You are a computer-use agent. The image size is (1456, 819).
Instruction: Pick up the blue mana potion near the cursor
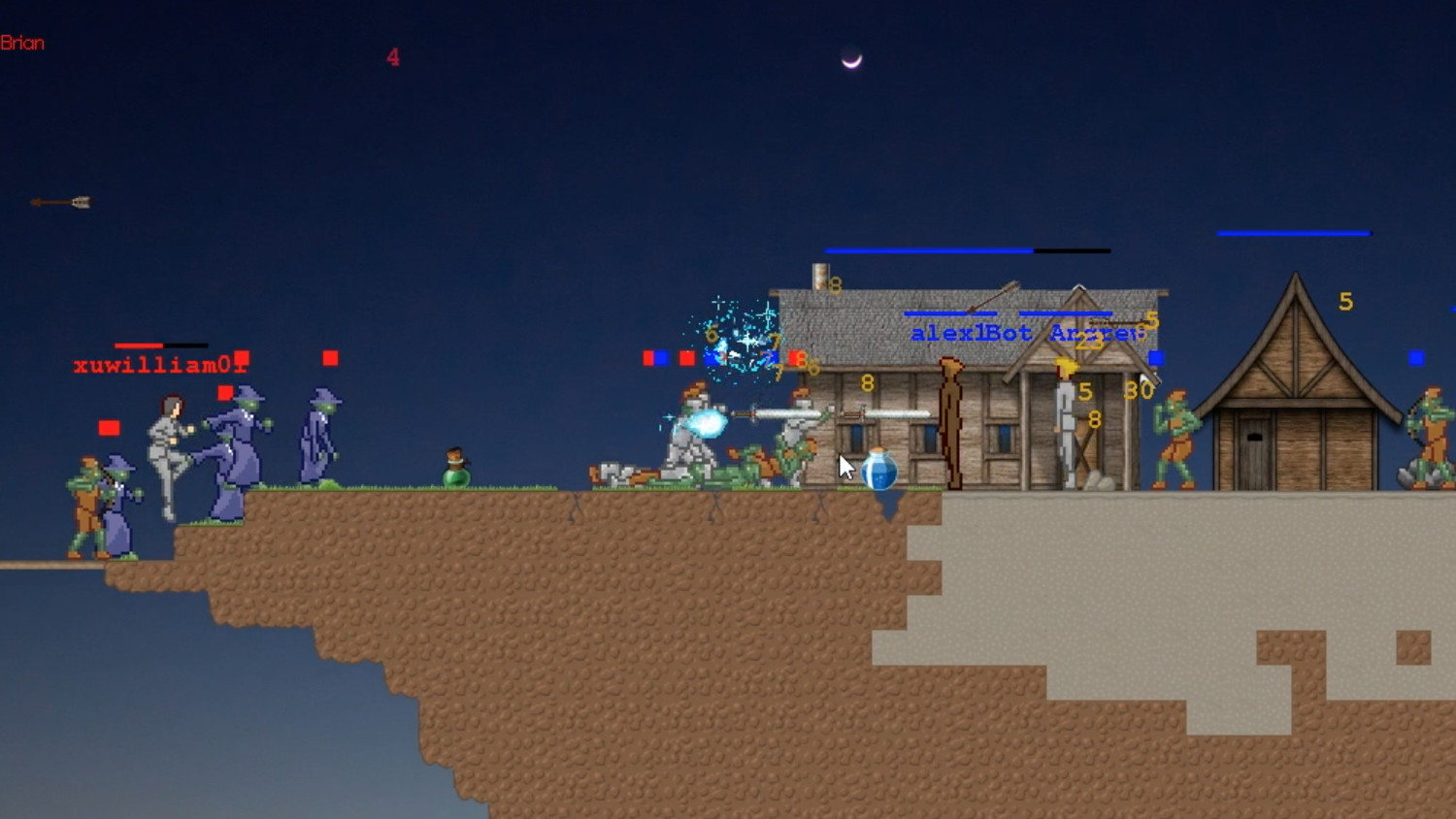pos(878,469)
